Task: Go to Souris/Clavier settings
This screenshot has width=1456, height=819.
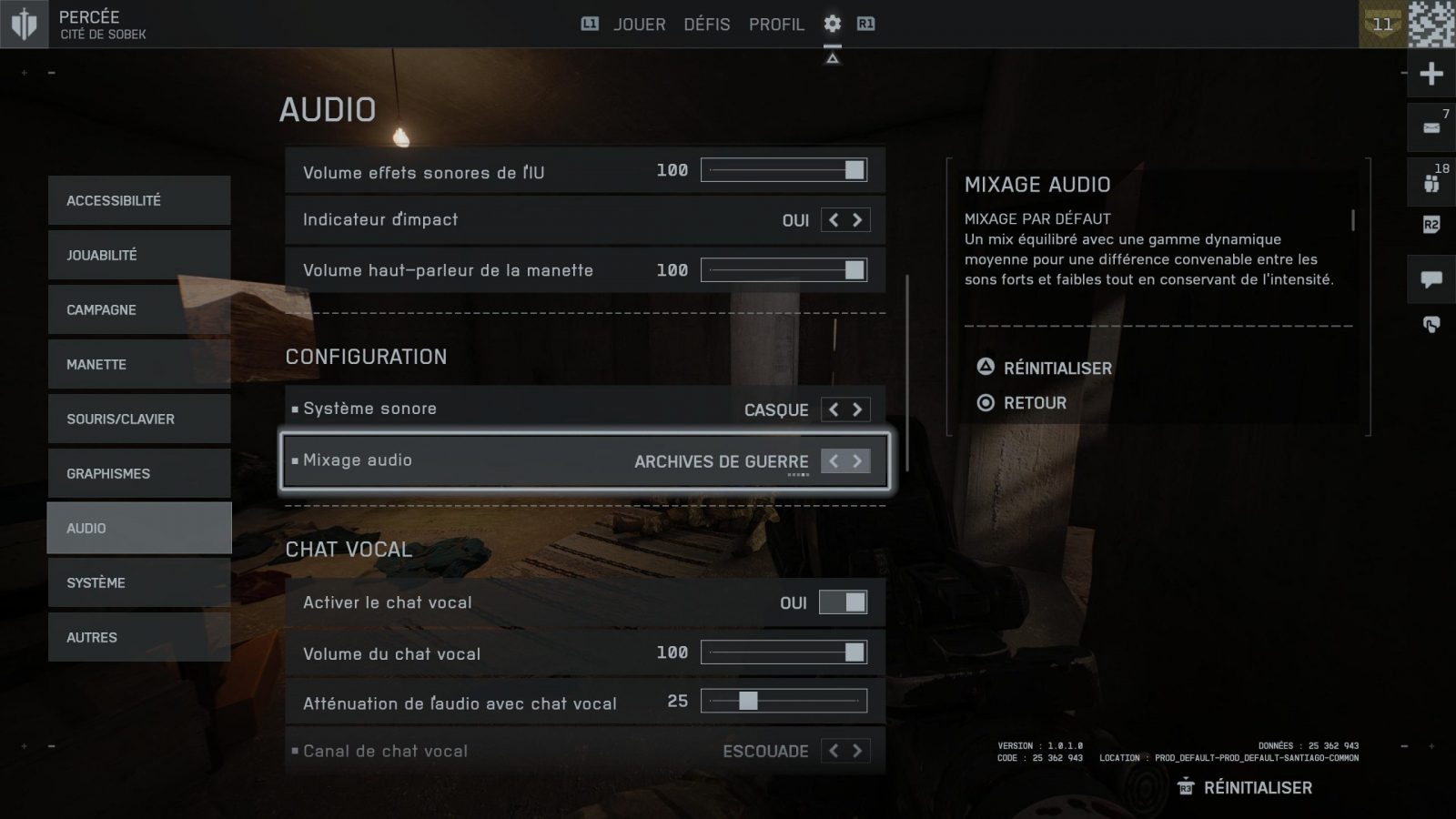Action: pyautogui.click(x=139, y=419)
